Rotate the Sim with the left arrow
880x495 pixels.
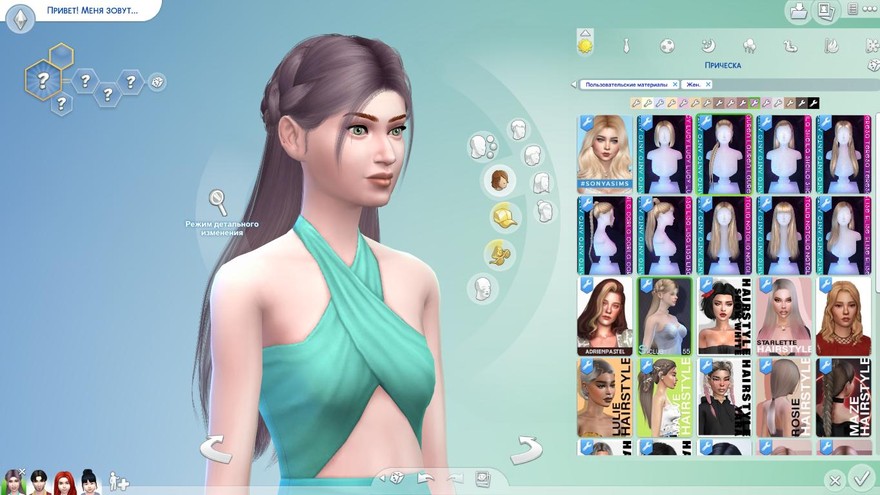point(216,448)
